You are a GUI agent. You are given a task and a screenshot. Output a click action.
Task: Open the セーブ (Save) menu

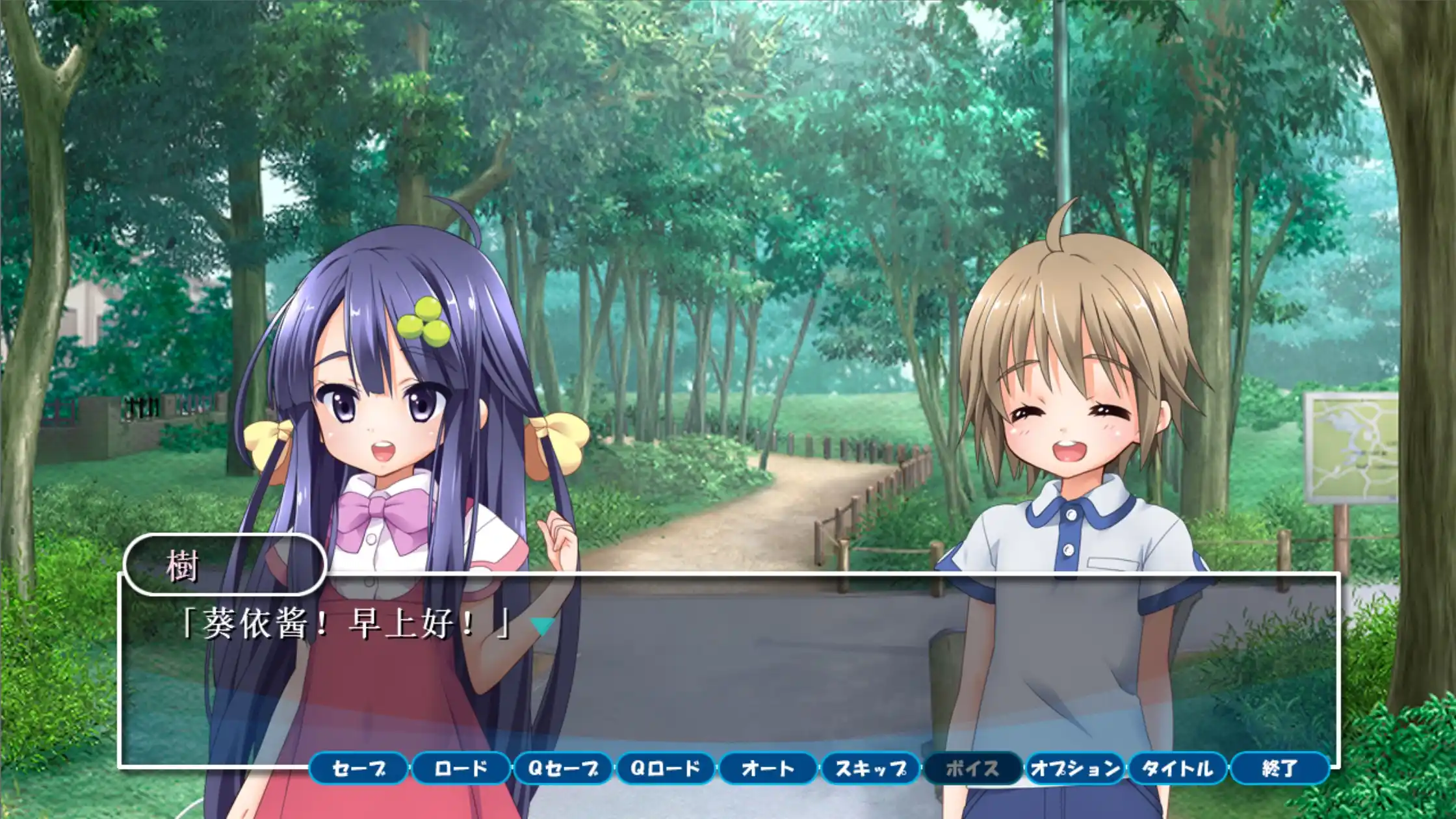359,769
